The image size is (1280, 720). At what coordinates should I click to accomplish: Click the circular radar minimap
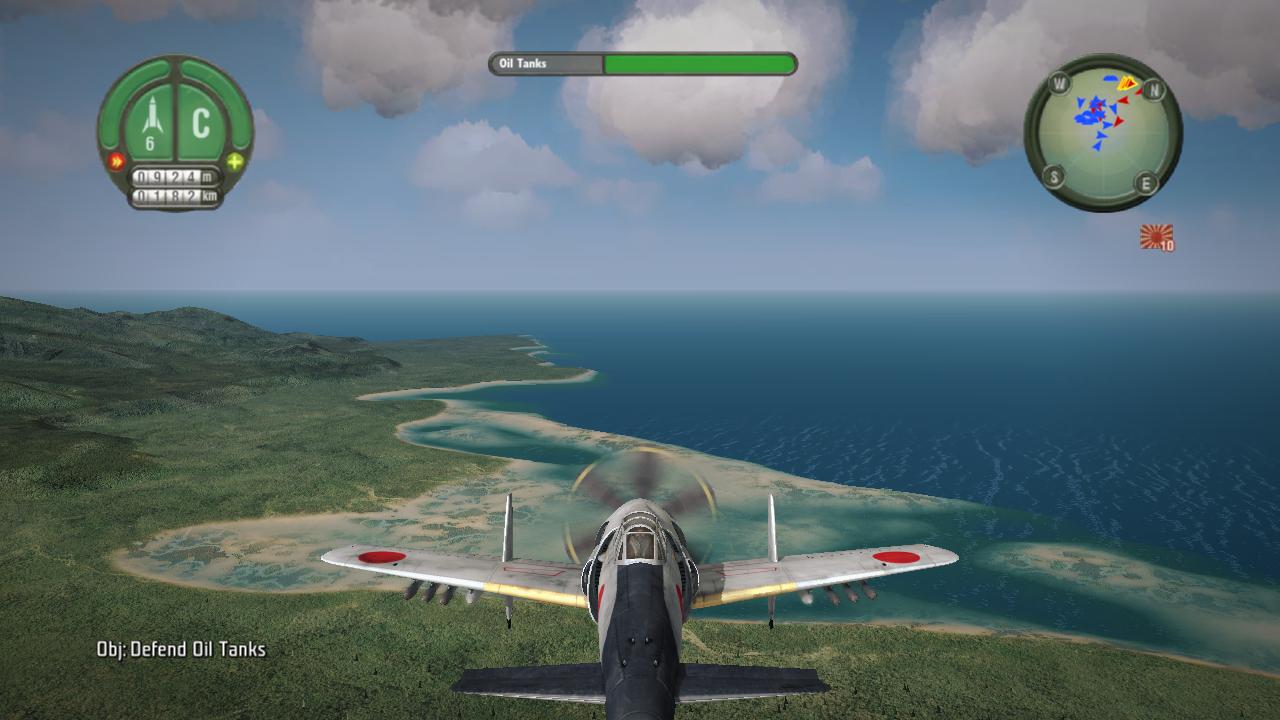(1102, 132)
